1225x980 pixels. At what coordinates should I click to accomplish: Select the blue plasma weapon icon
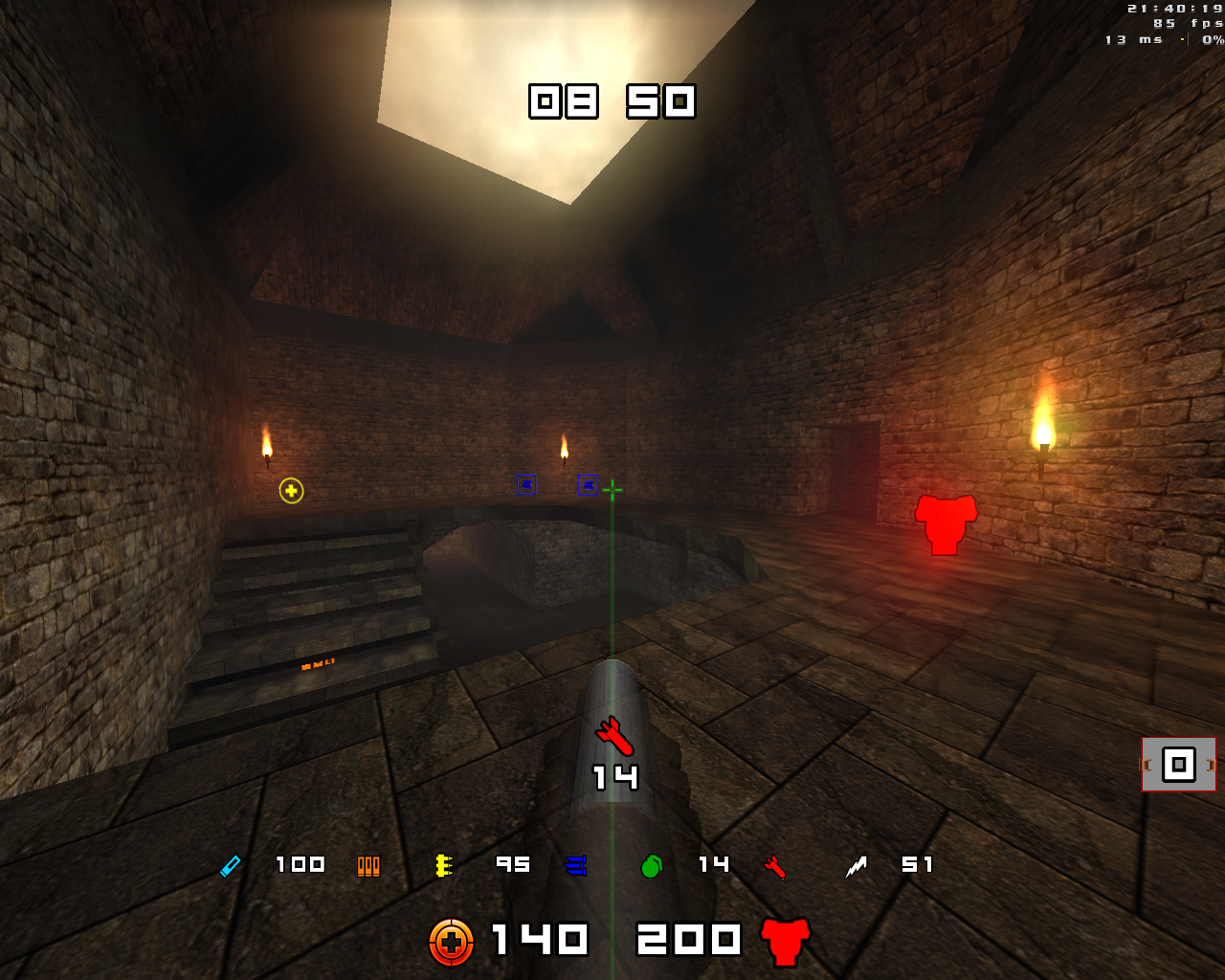coord(575,866)
